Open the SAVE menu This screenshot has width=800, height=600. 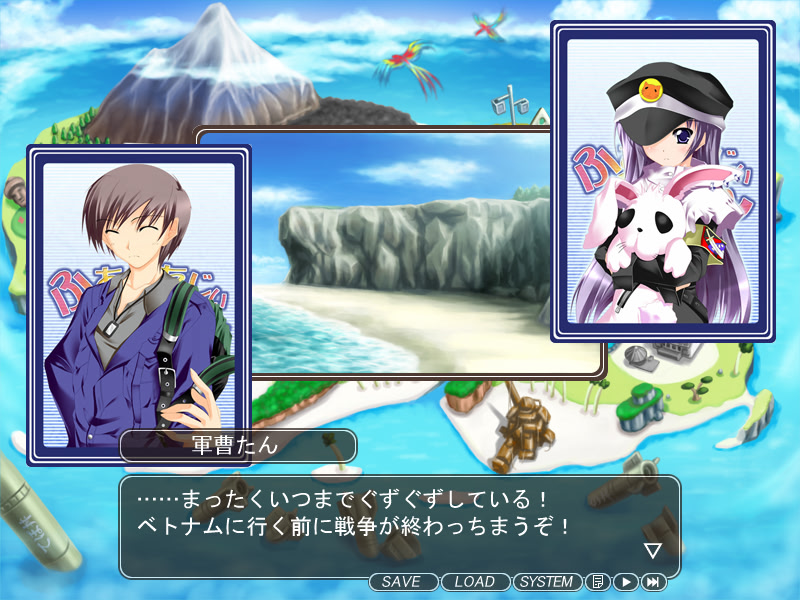click(404, 582)
